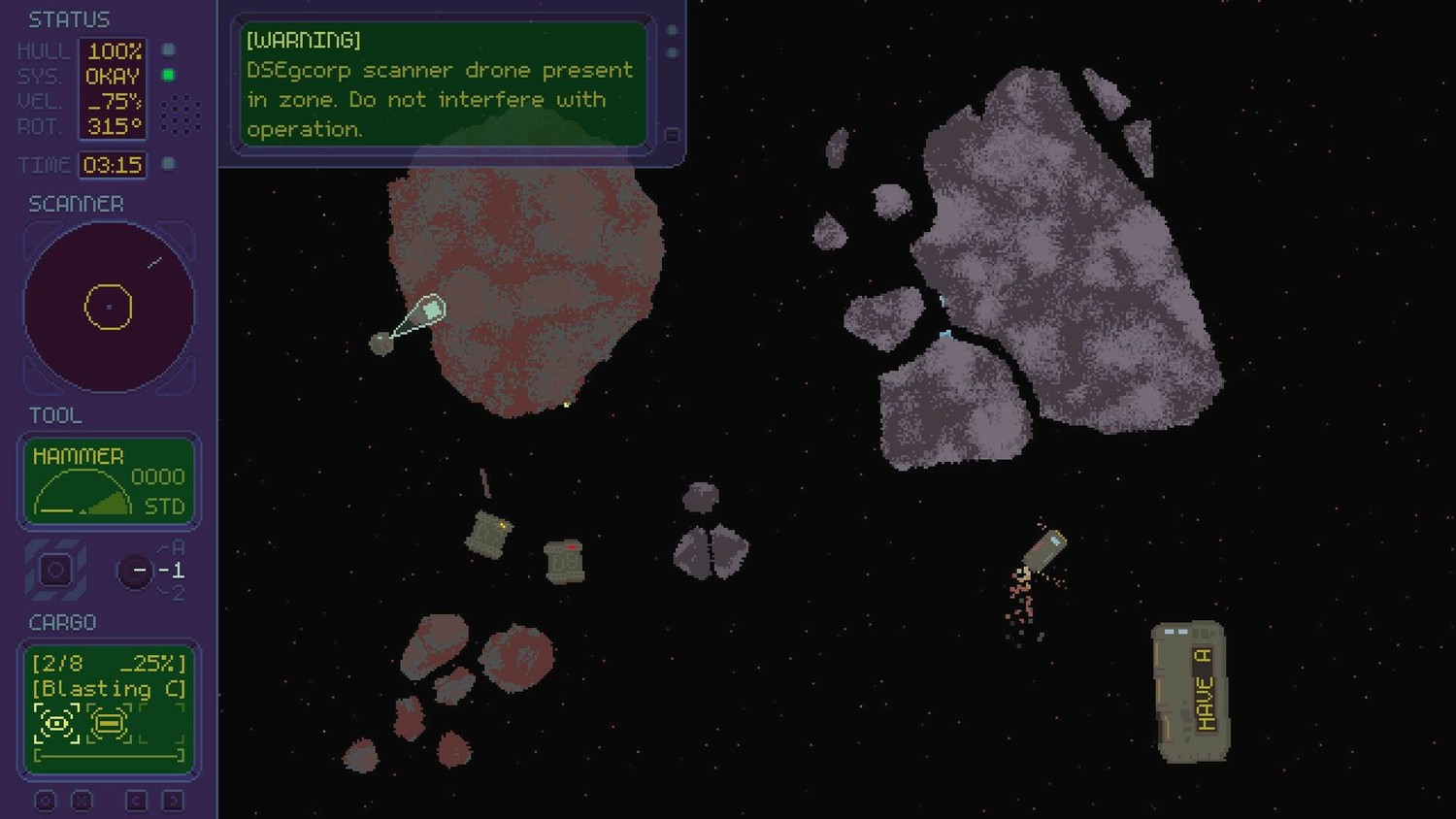Image resolution: width=1456 pixels, height=819 pixels.
Task: Choose the canister cargo item slot
Action: 109,723
